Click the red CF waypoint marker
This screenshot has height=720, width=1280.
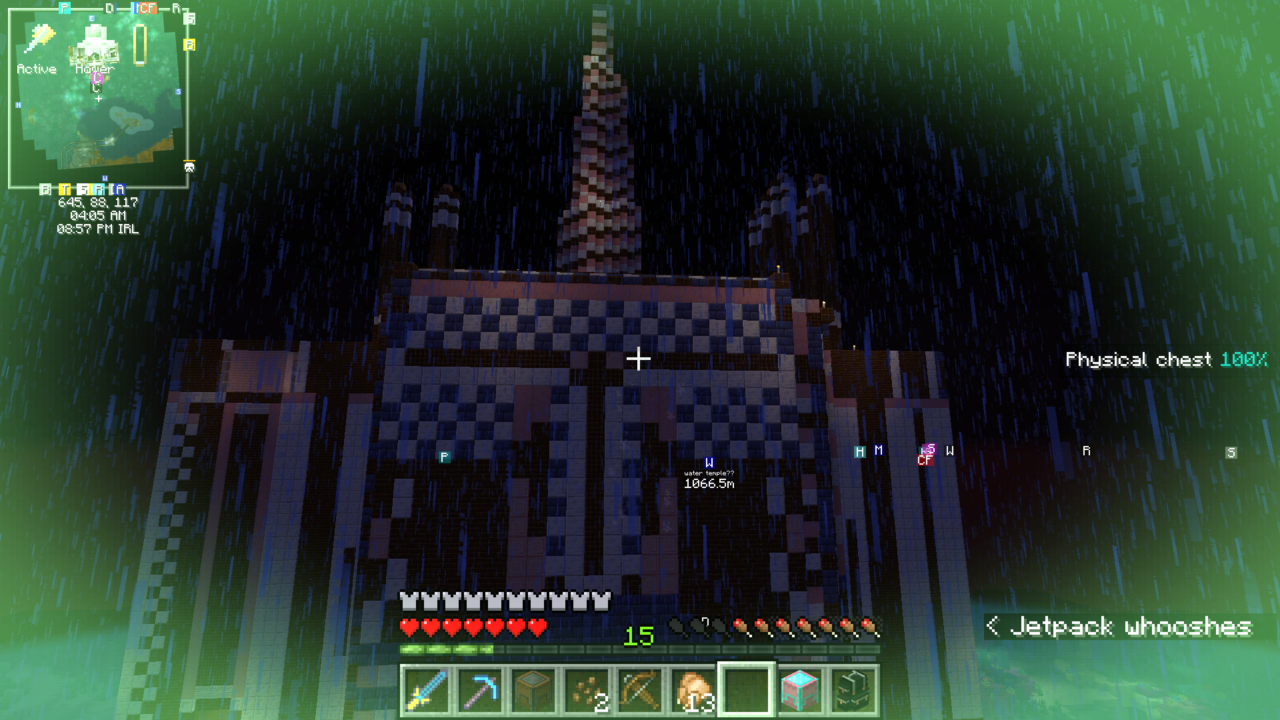pyautogui.click(x=925, y=460)
